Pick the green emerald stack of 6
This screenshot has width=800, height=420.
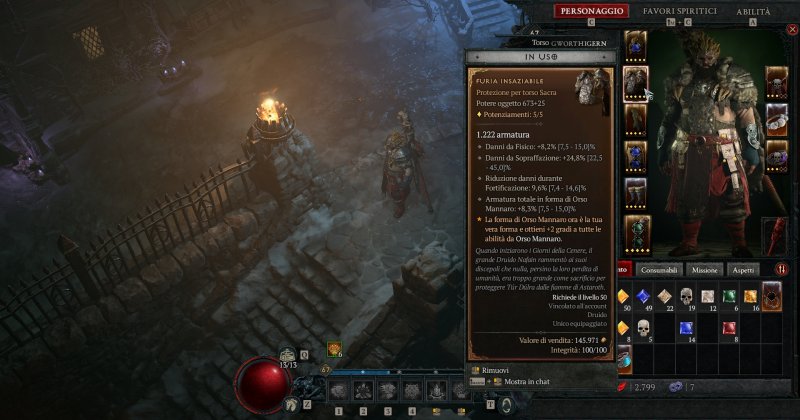point(731,296)
